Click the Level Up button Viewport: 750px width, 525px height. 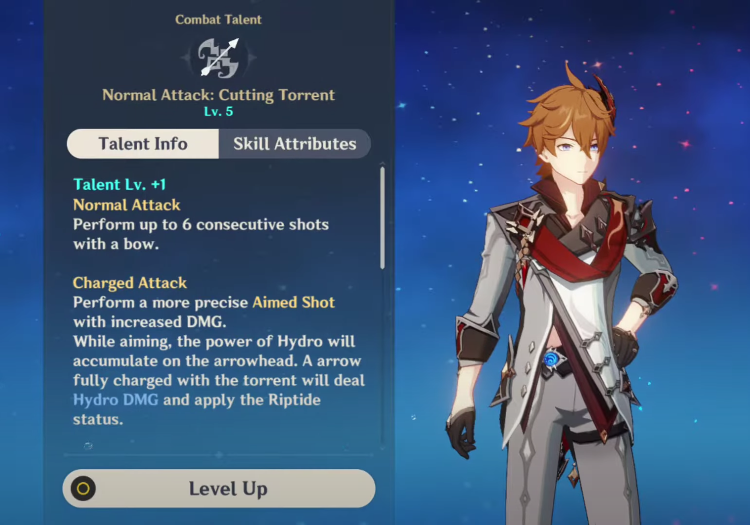[219, 489]
